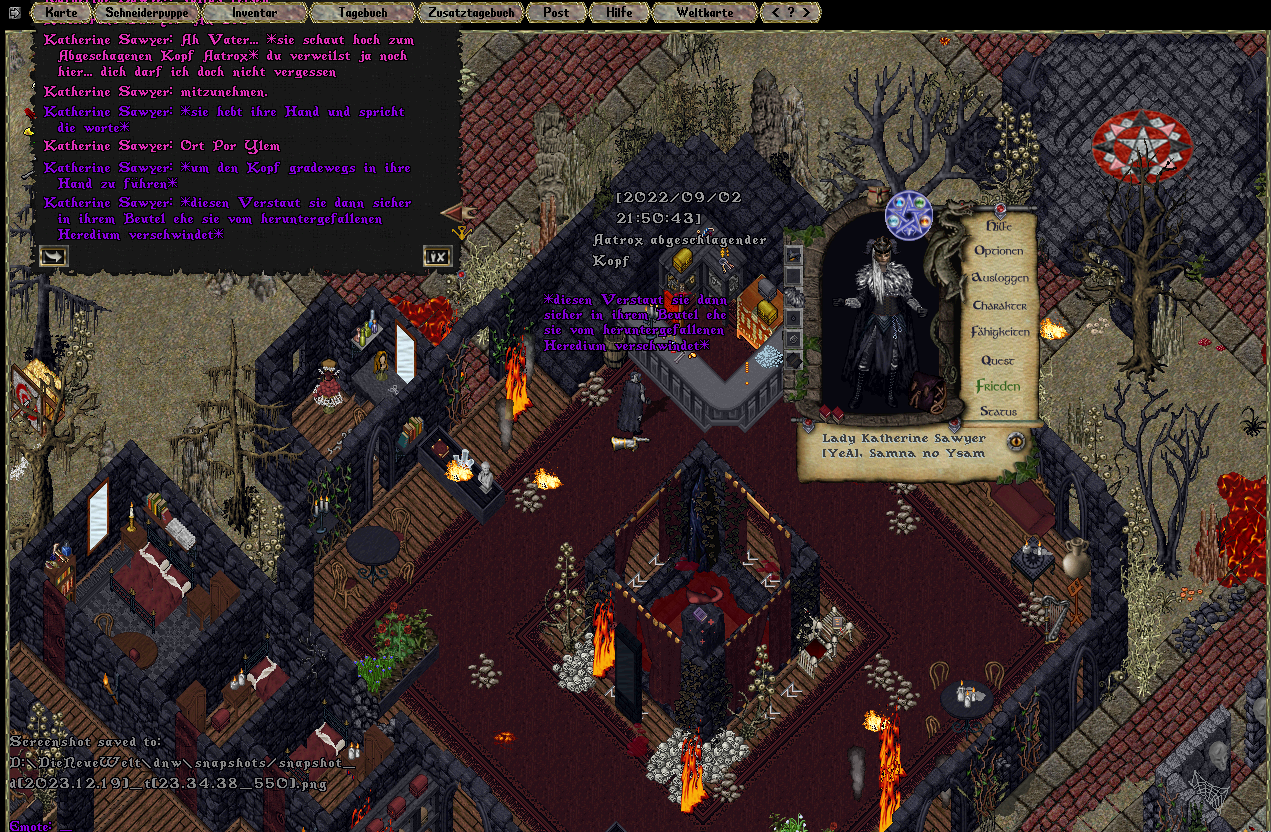Open the Weltkarte

pos(704,13)
